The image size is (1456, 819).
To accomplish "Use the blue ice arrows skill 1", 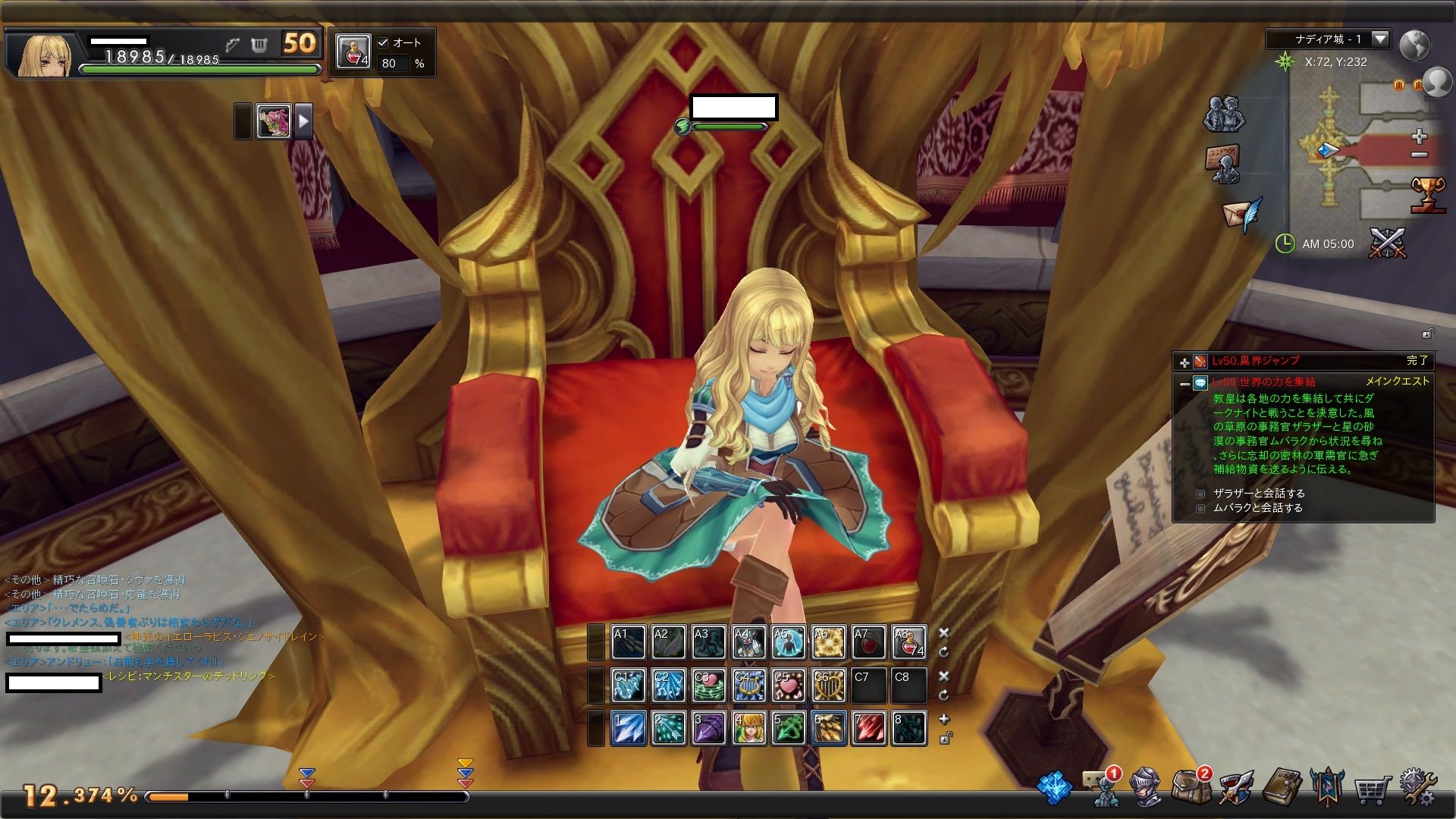I will (629, 728).
